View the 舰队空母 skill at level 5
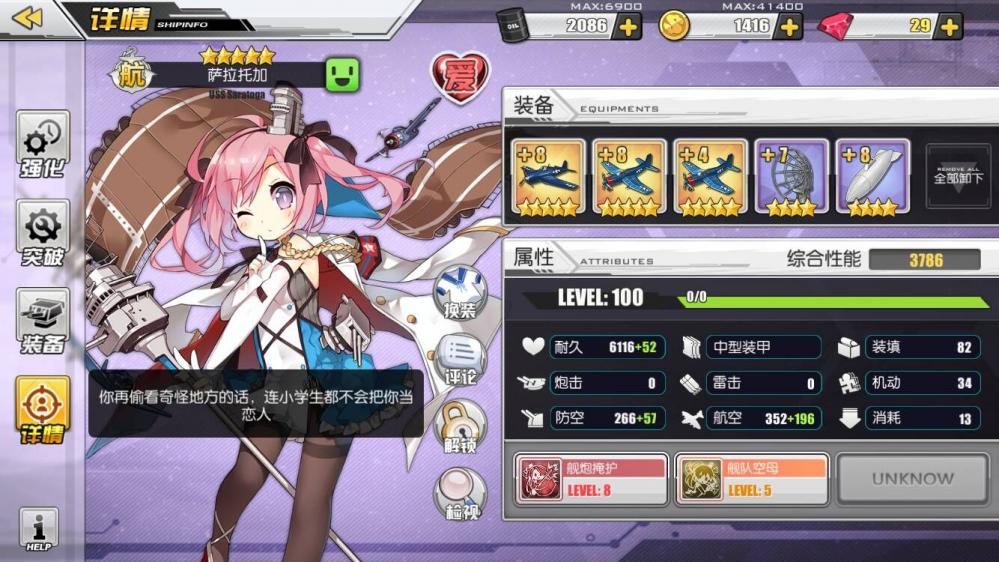 click(x=751, y=479)
